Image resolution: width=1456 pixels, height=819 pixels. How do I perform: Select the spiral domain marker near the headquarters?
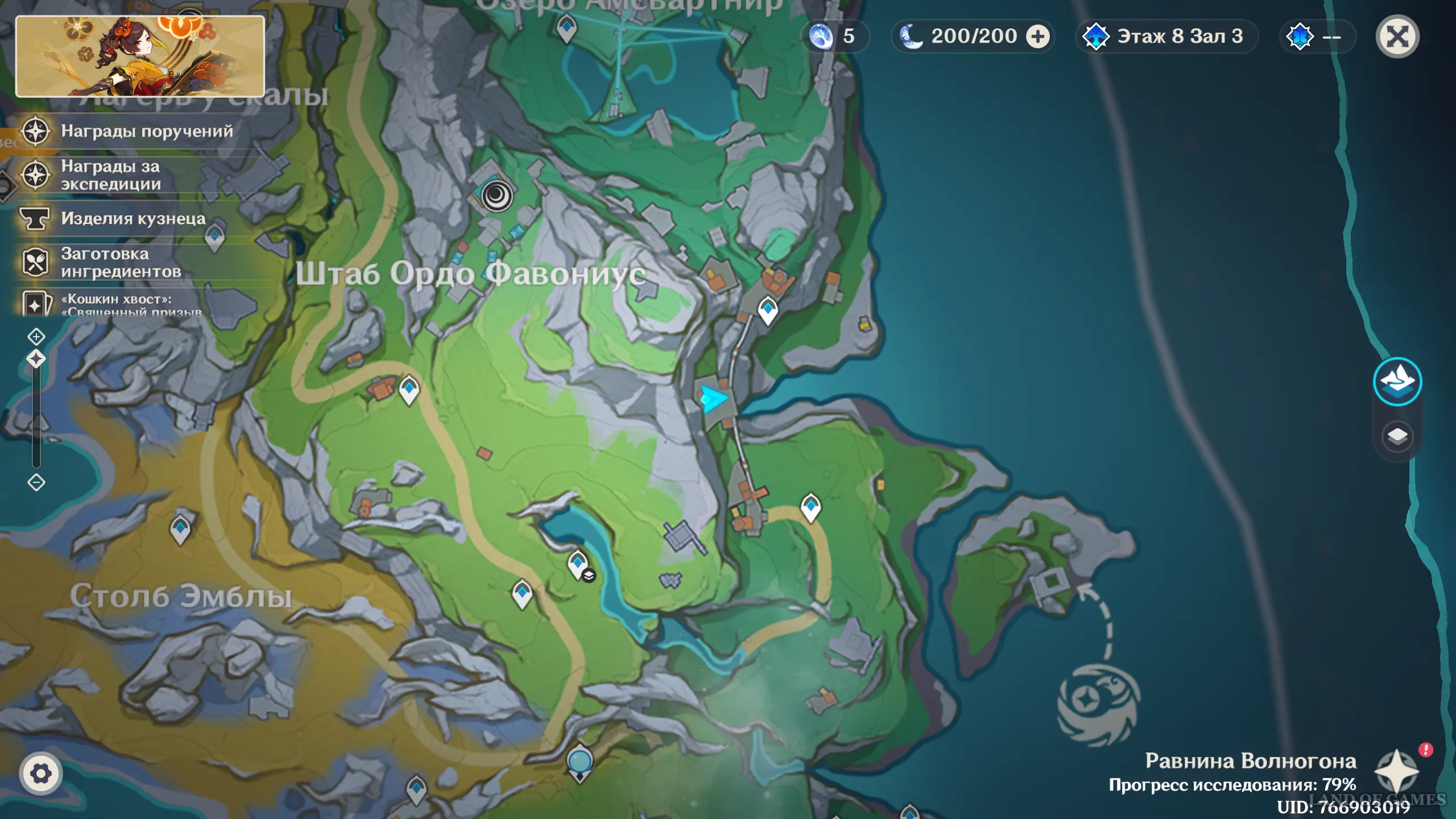497,196
